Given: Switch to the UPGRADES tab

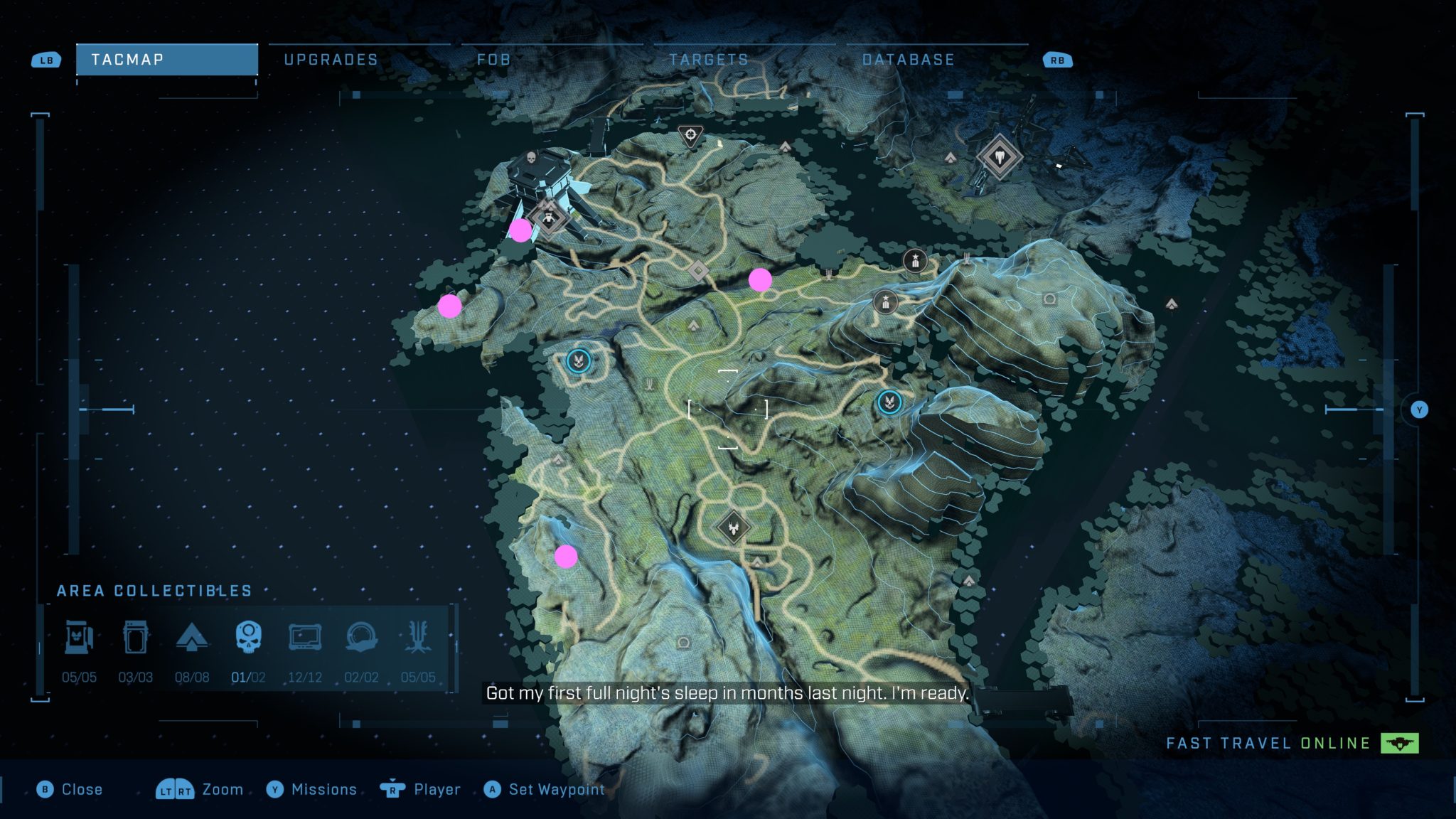Looking at the screenshot, I should pos(331,60).
